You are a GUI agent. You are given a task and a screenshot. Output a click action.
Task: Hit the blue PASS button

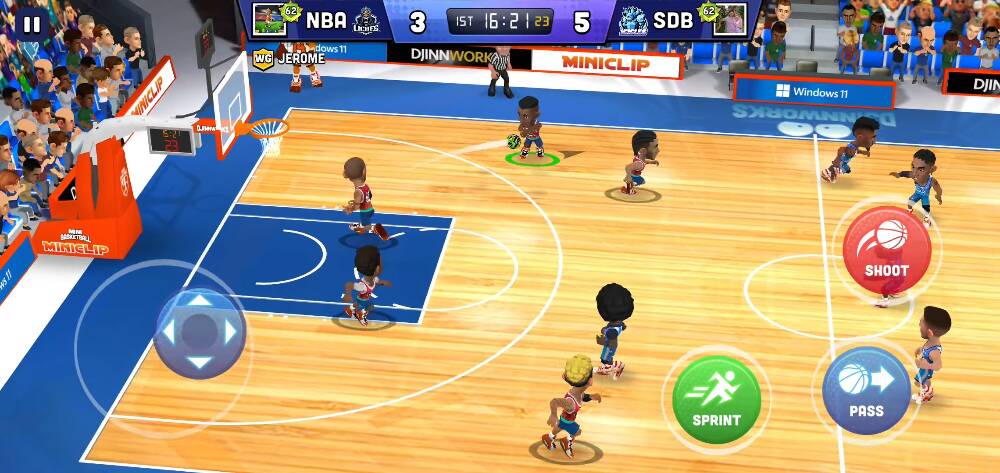(866, 389)
